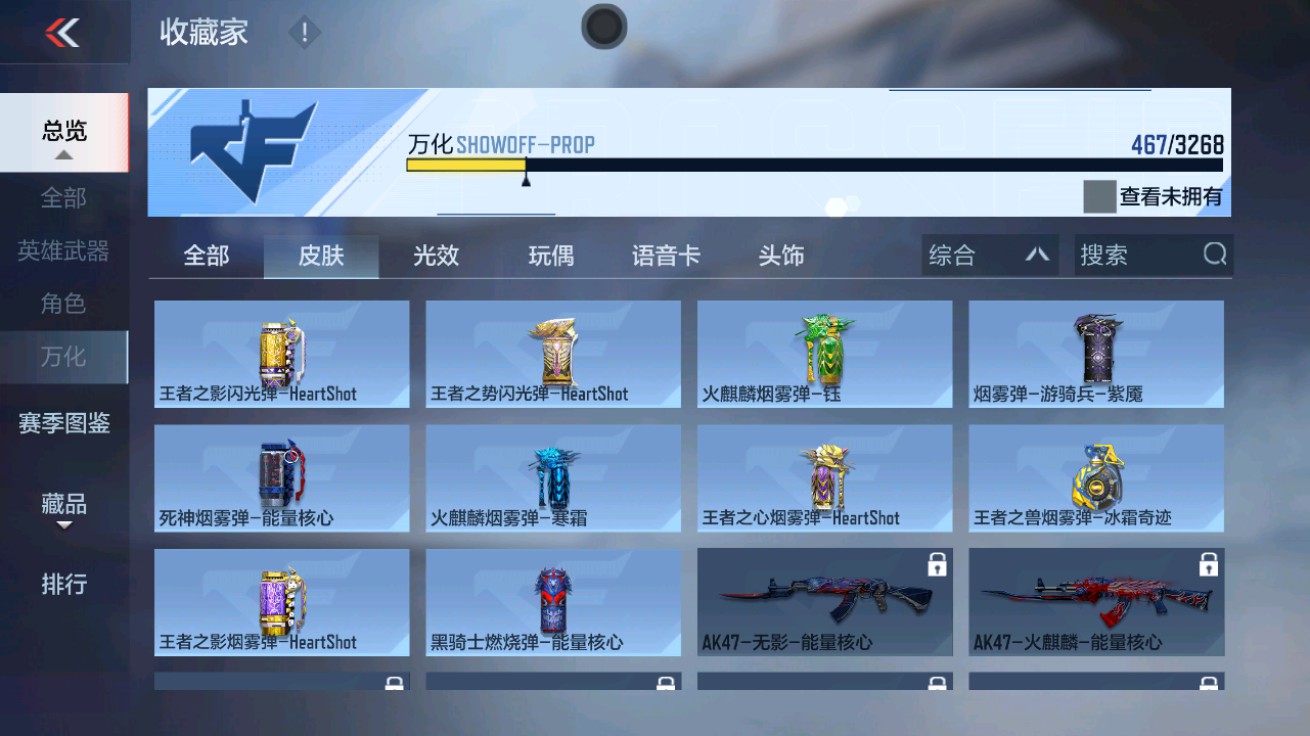The image size is (1310, 736).
Task: Click the 万化 SHOWOFF-PROP progress marker
Action: point(524,183)
